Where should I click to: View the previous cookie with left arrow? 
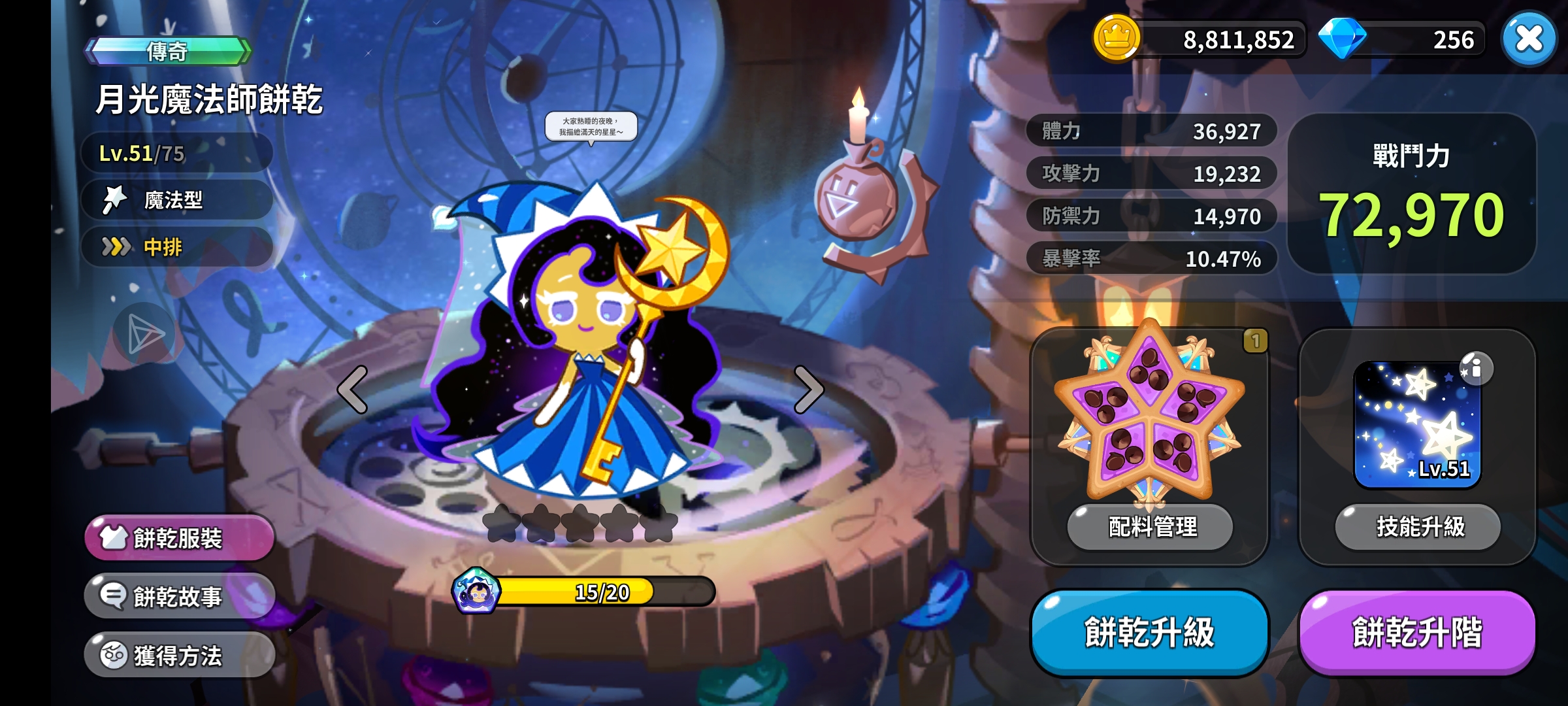[x=353, y=390]
